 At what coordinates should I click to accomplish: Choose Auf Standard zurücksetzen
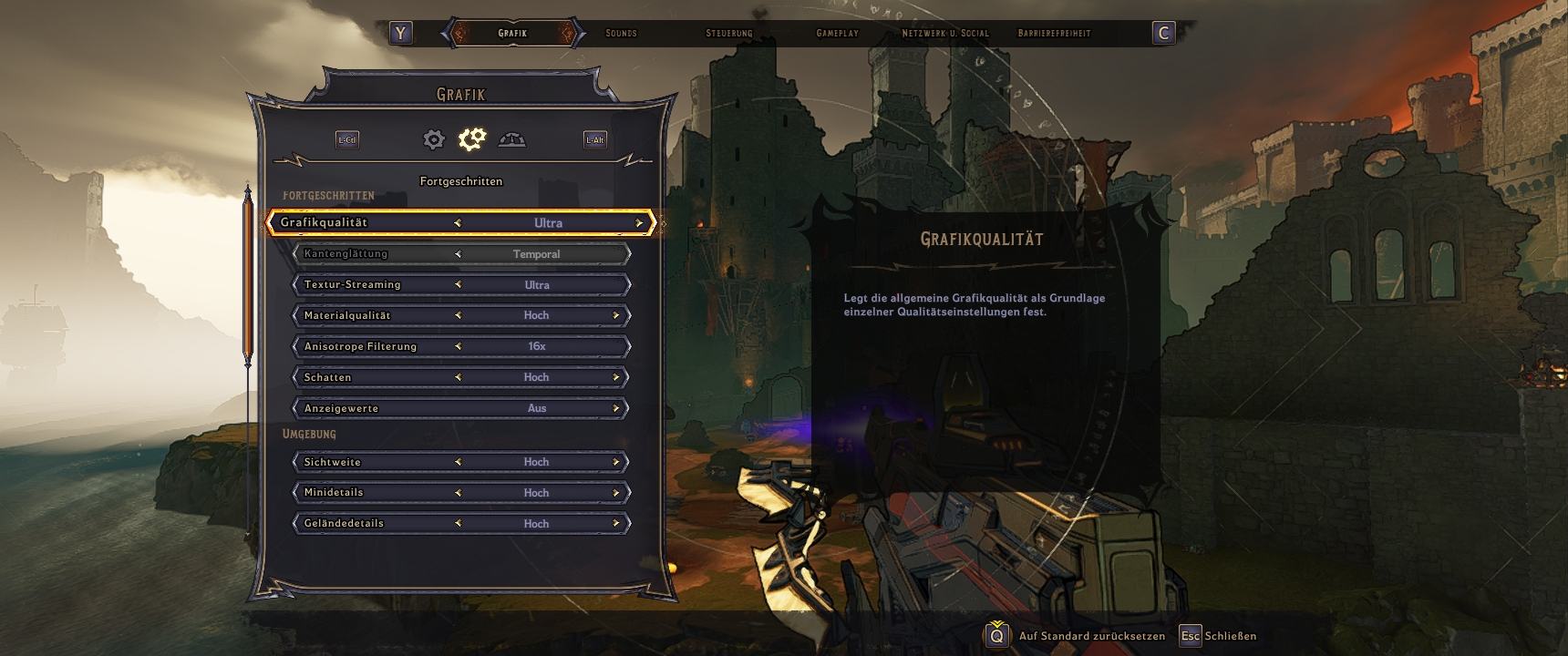coord(1091,636)
